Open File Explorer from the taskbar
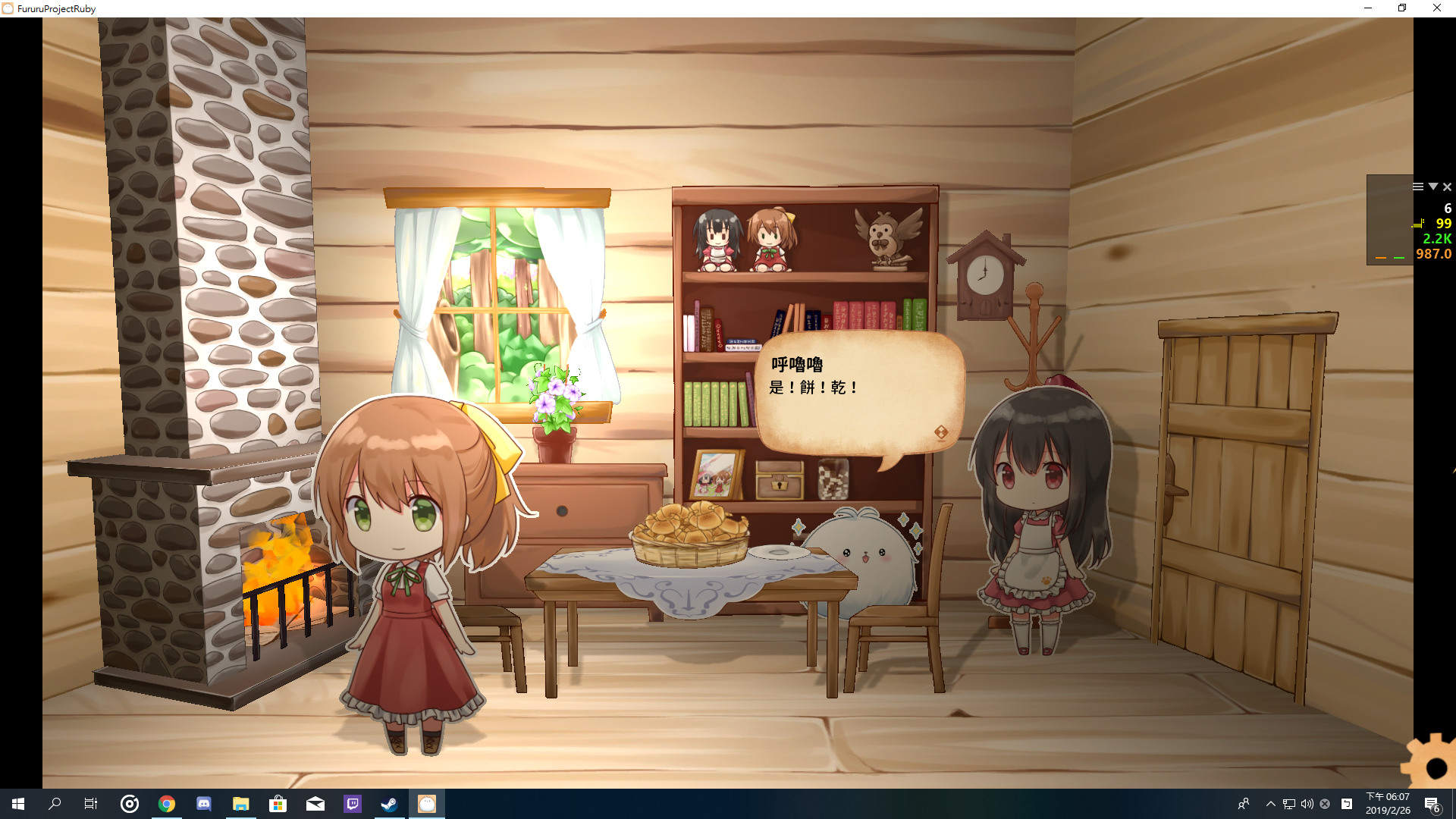The width and height of the screenshot is (1456, 819). coord(241,805)
